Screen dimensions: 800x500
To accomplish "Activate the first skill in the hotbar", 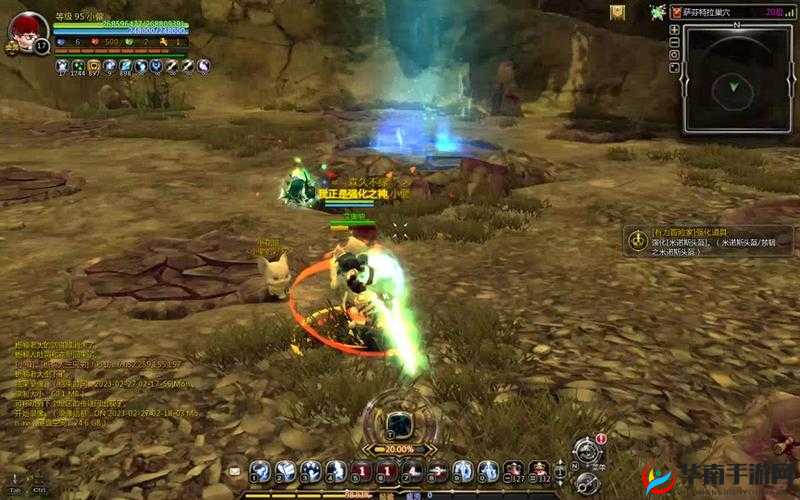I will point(259,470).
